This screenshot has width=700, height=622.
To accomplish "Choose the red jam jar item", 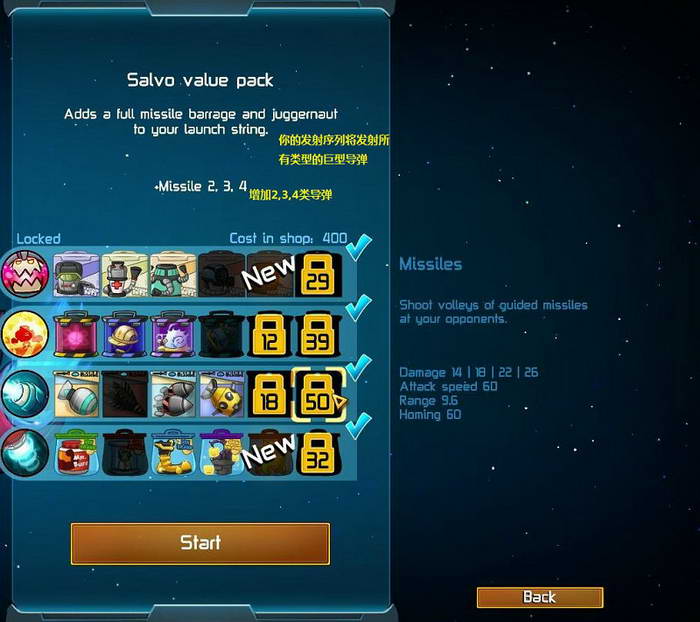I will coord(75,453).
